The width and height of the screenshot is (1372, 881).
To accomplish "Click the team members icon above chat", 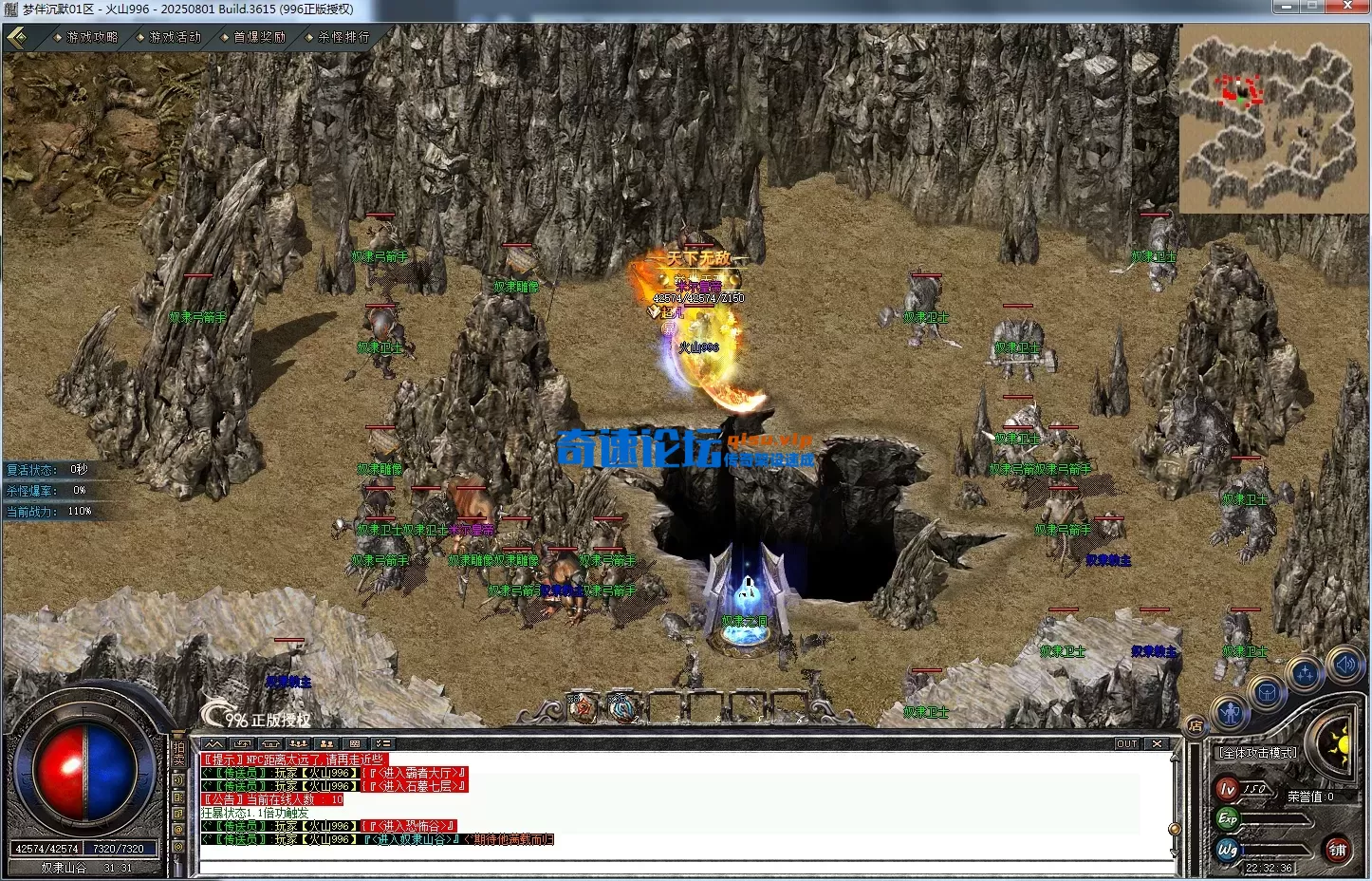I will point(298,743).
